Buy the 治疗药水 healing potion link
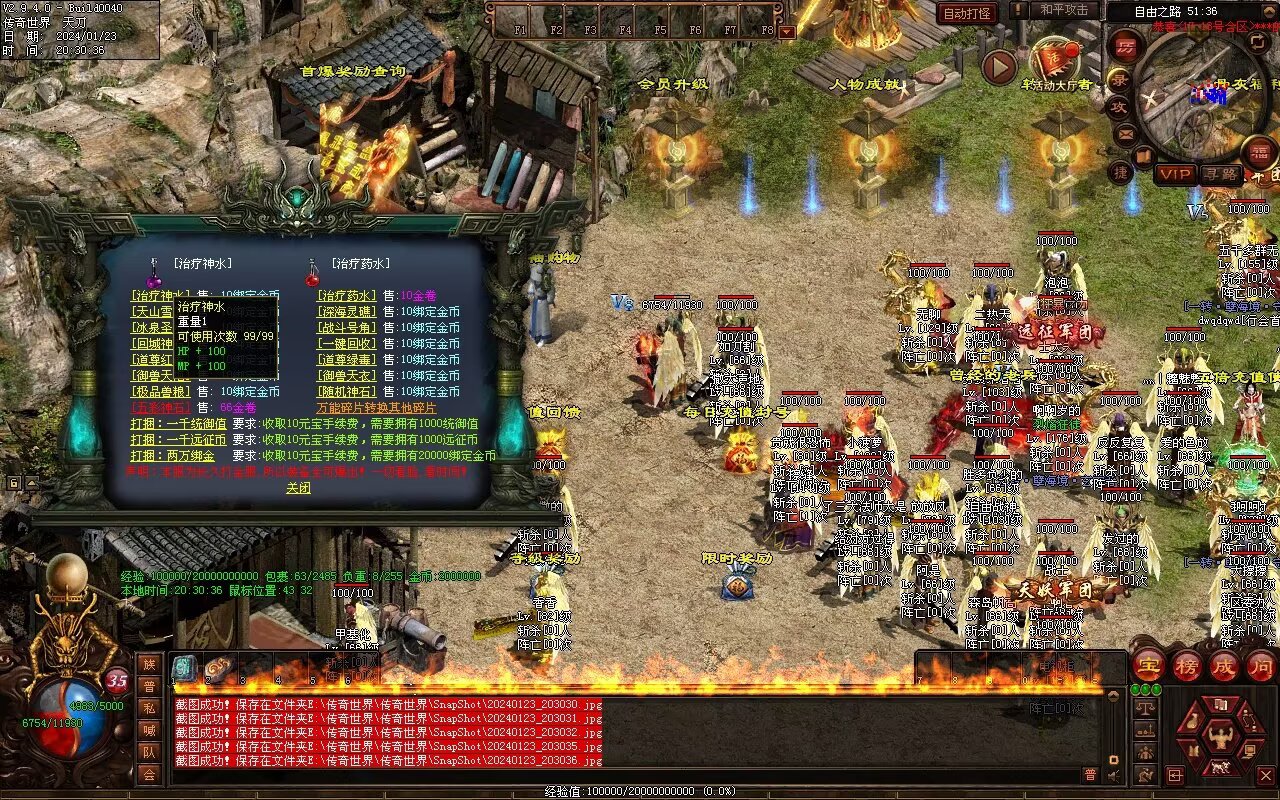 pos(346,295)
